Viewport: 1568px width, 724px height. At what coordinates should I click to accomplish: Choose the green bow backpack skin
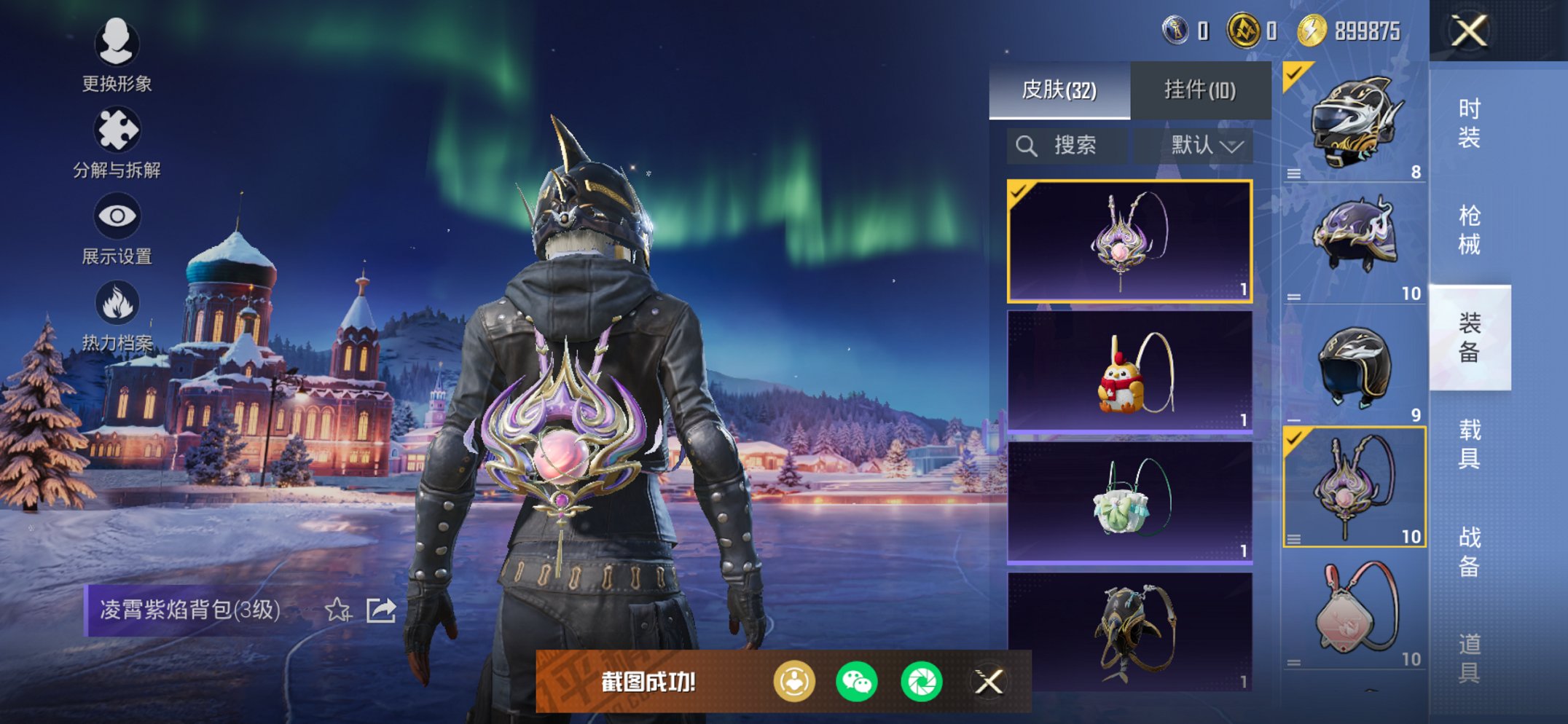click(x=1129, y=503)
